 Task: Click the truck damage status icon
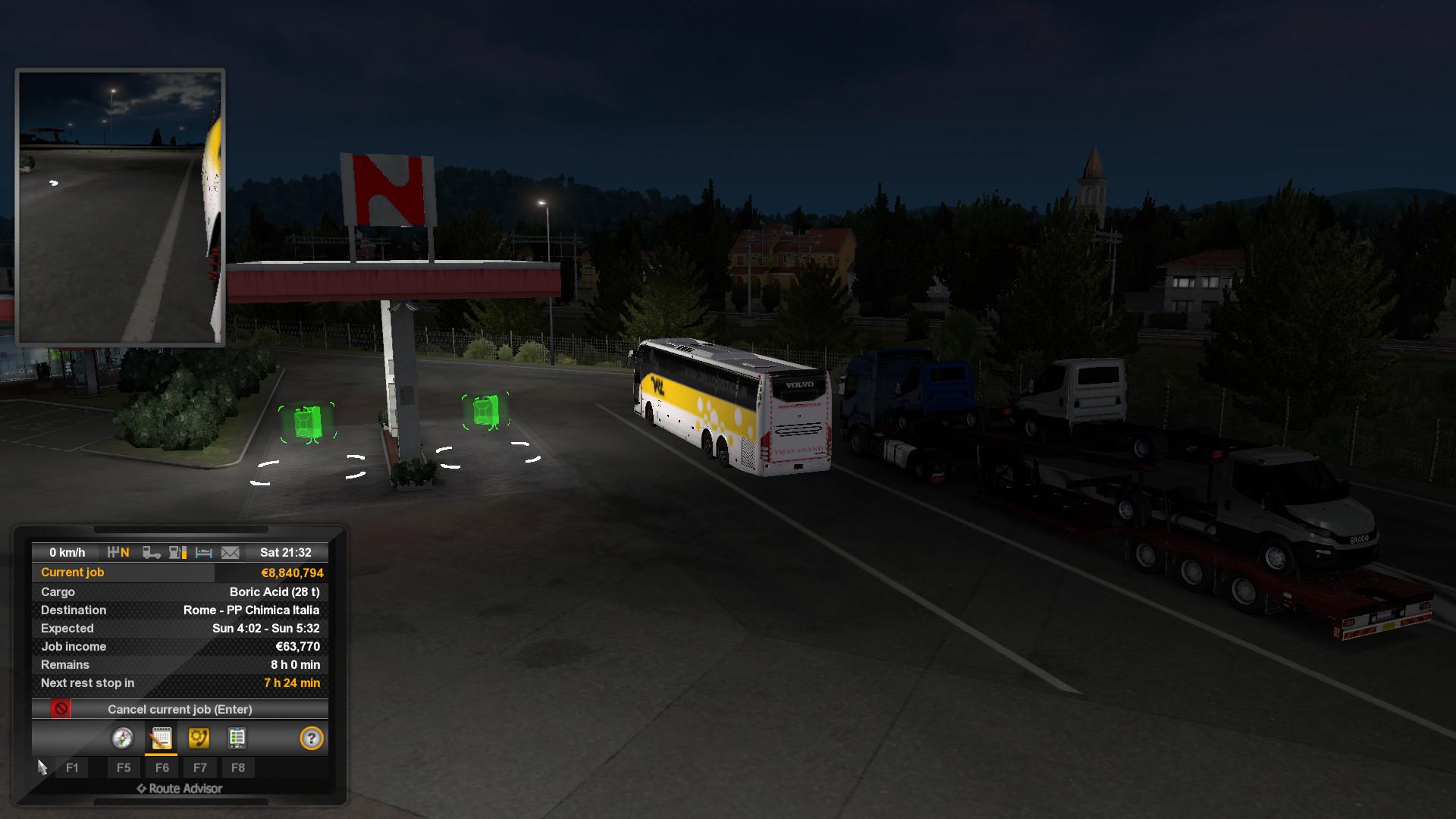tap(152, 553)
